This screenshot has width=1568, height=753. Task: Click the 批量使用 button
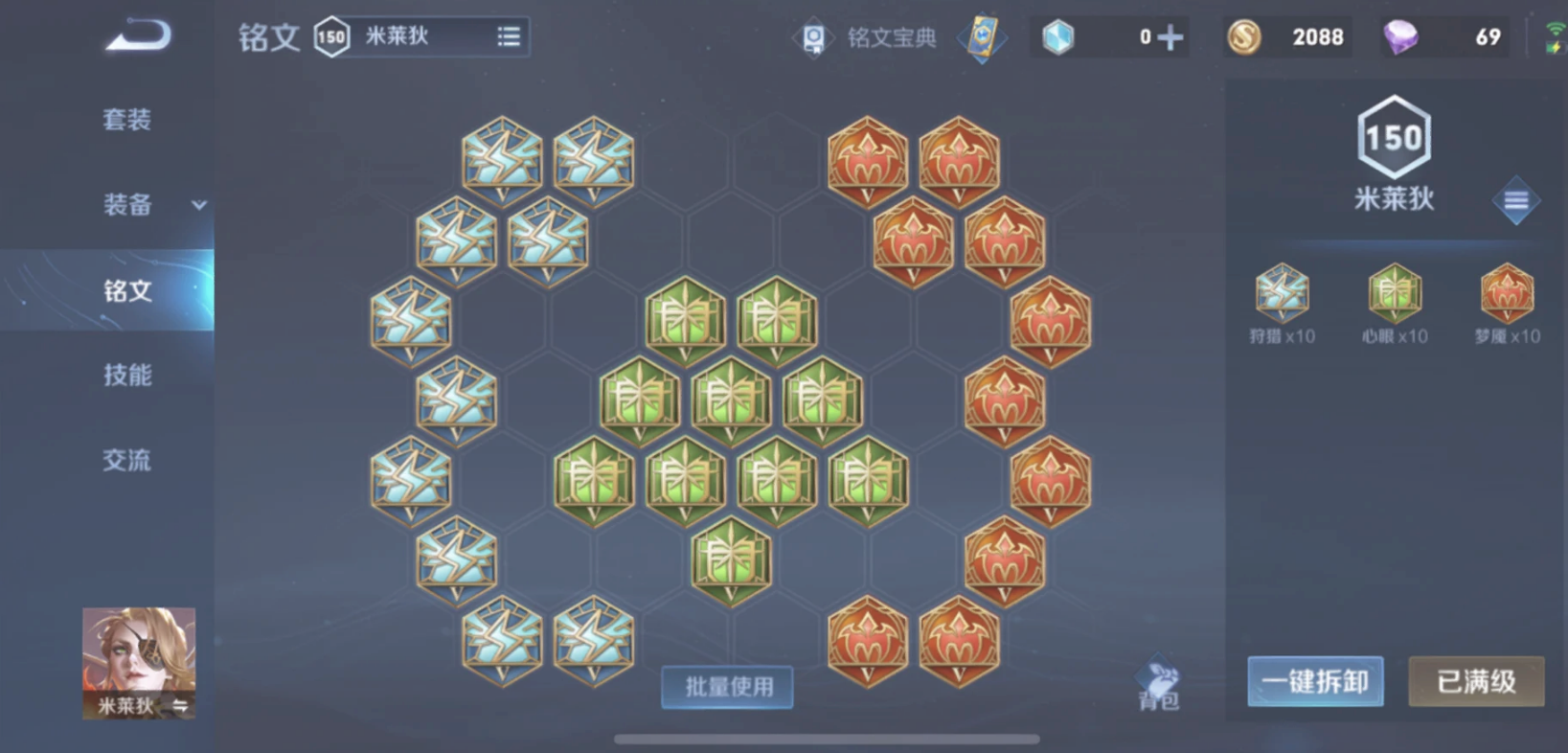coord(727,687)
